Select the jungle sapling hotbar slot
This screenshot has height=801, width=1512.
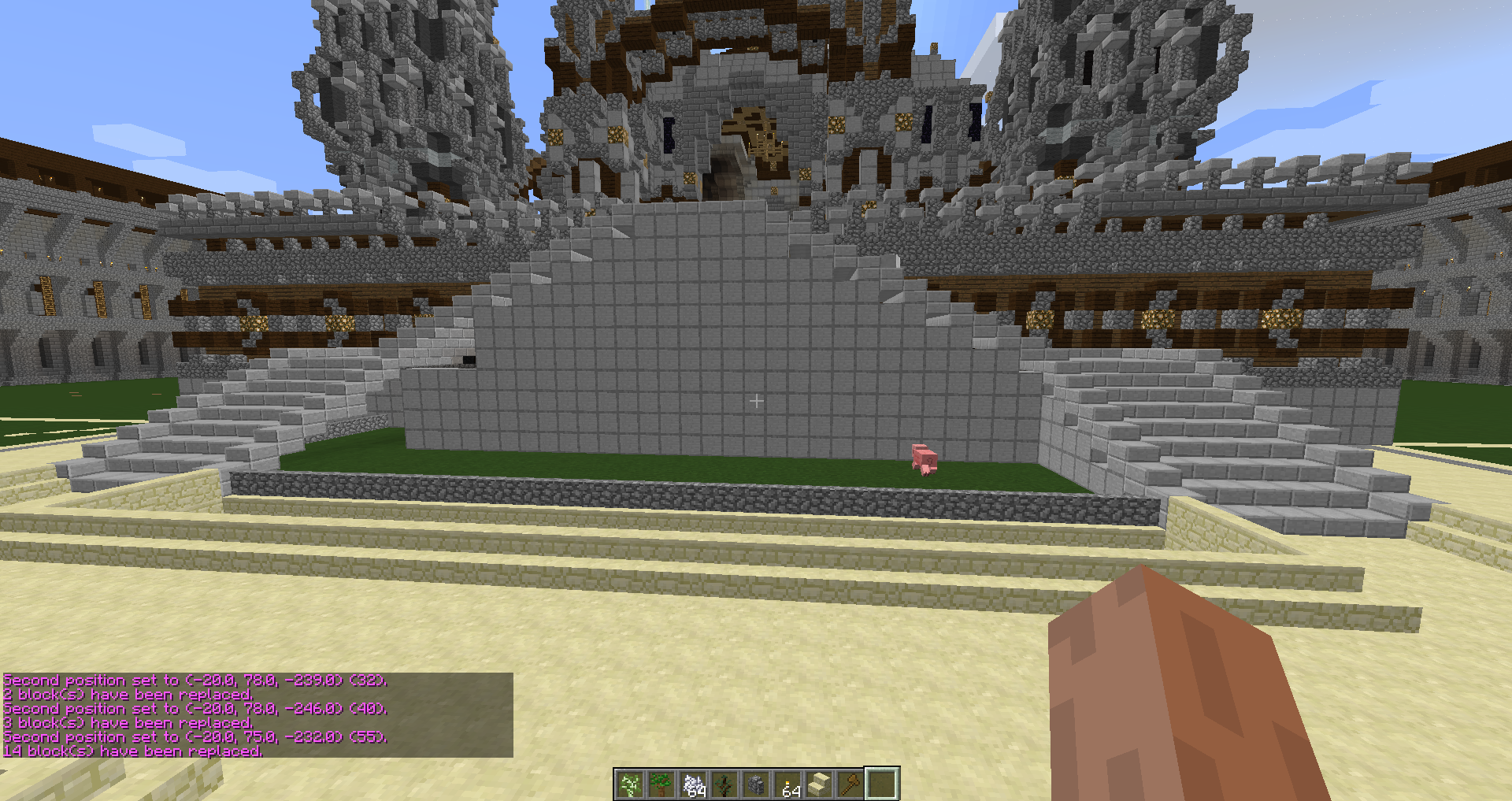[x=661, y=784]
